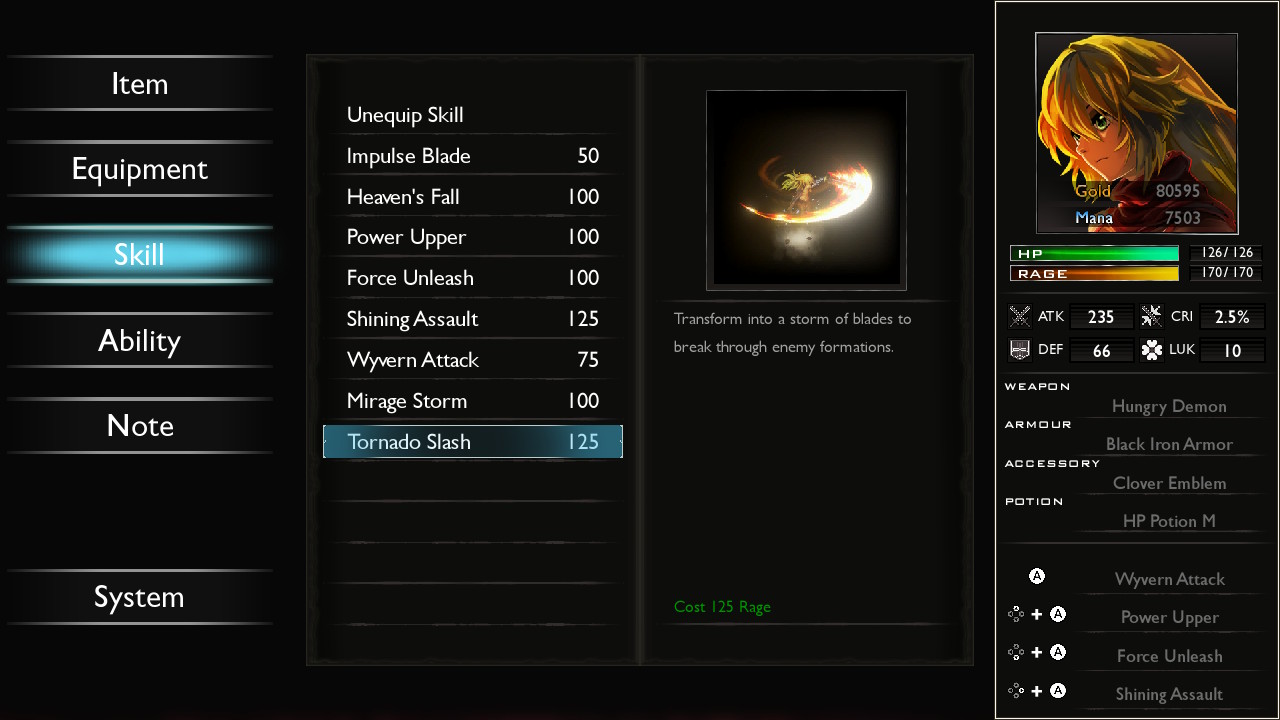This screenshot has width=1280, height=720.
Task: Open the Item menu
Action: (139, 84)
